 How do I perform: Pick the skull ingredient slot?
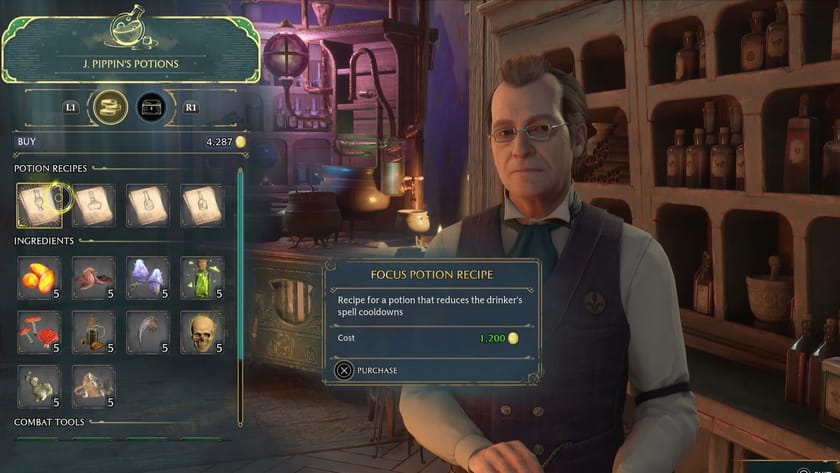[x=201, y=331]
